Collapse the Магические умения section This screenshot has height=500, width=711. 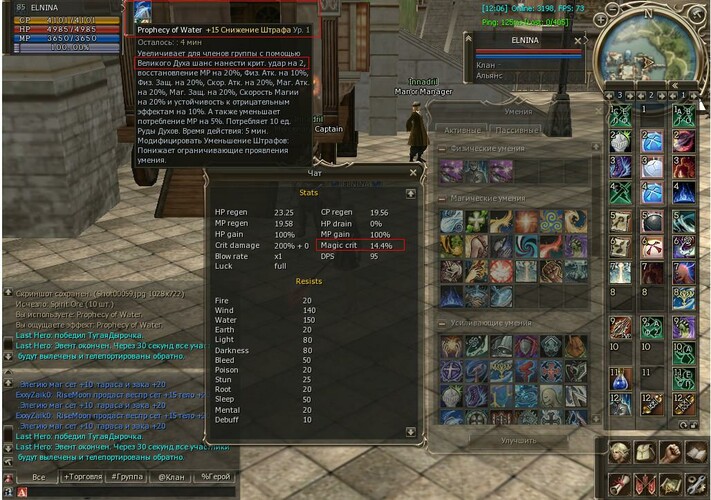click(443, 198)
